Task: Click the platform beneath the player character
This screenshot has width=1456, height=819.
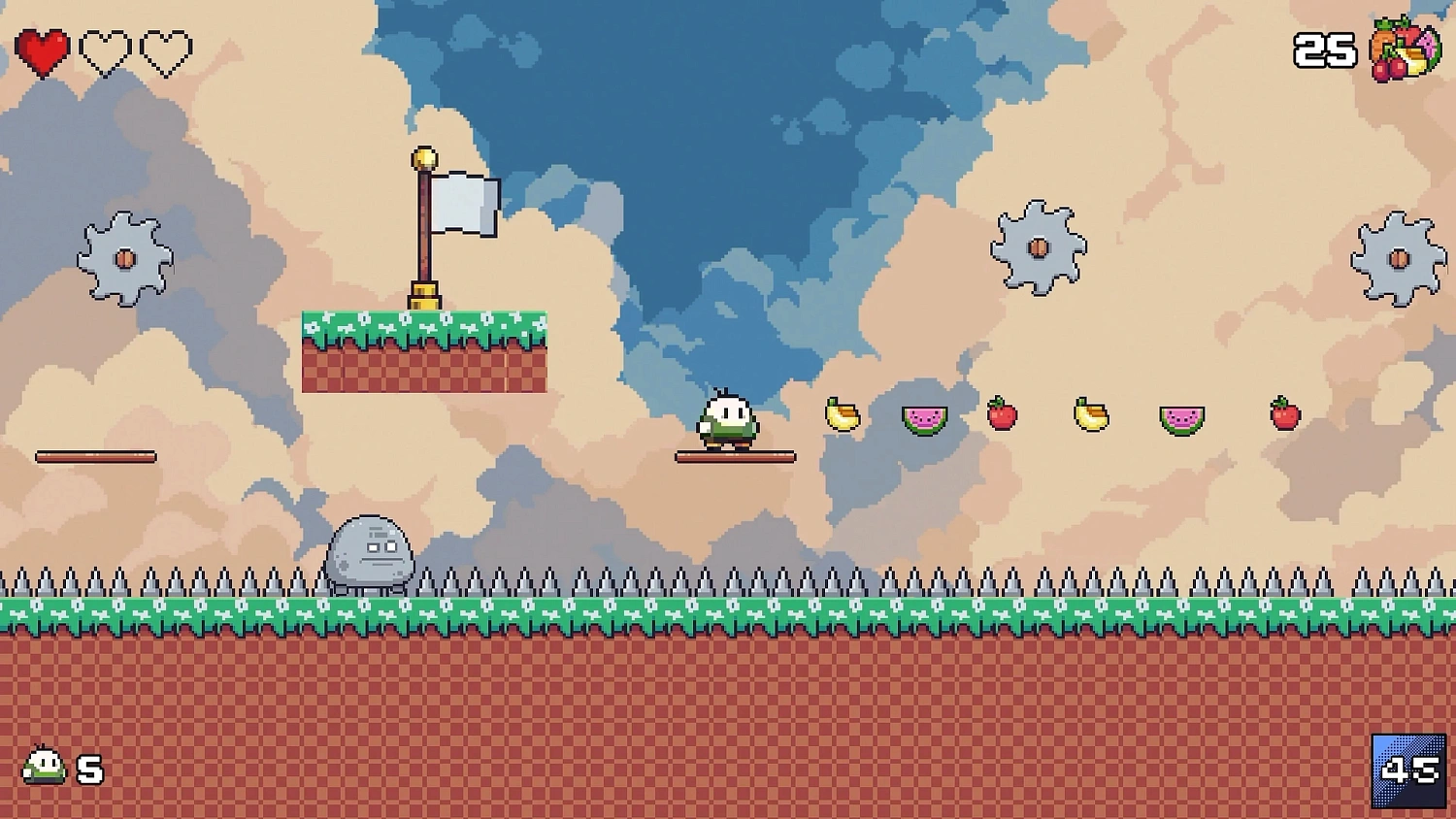Action: click(x=735, y=454)
